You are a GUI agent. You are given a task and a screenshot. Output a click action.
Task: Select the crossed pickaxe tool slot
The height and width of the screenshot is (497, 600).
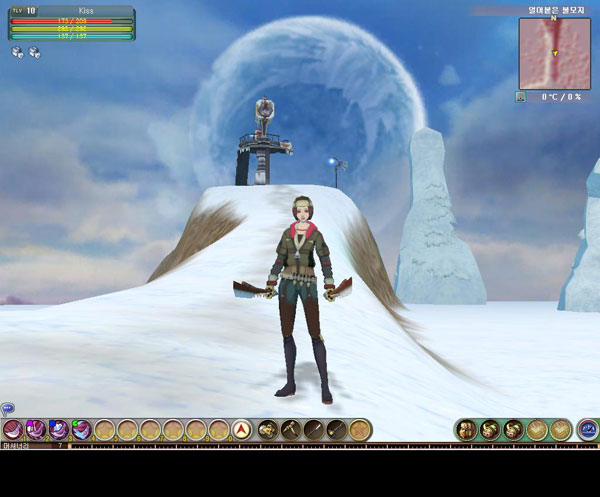tap(289, 430)
